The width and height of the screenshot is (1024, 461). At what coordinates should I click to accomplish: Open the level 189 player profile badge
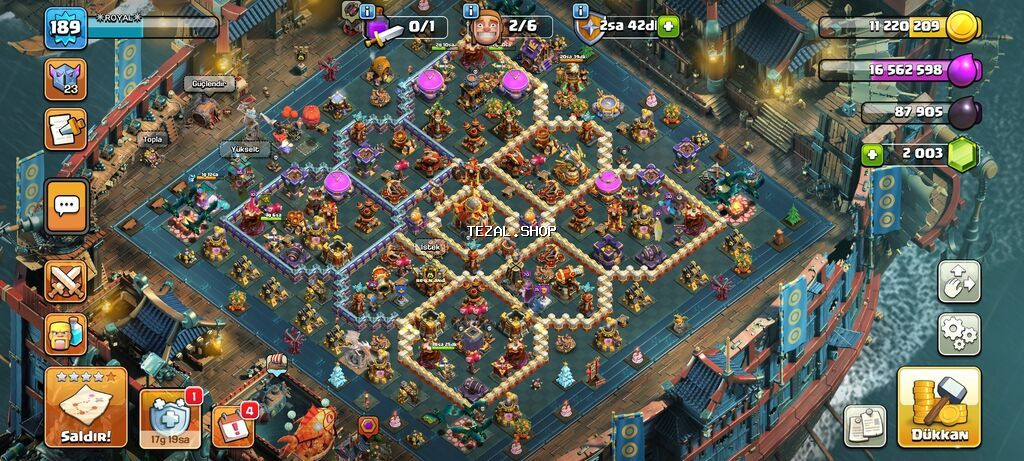coord(65,29)
